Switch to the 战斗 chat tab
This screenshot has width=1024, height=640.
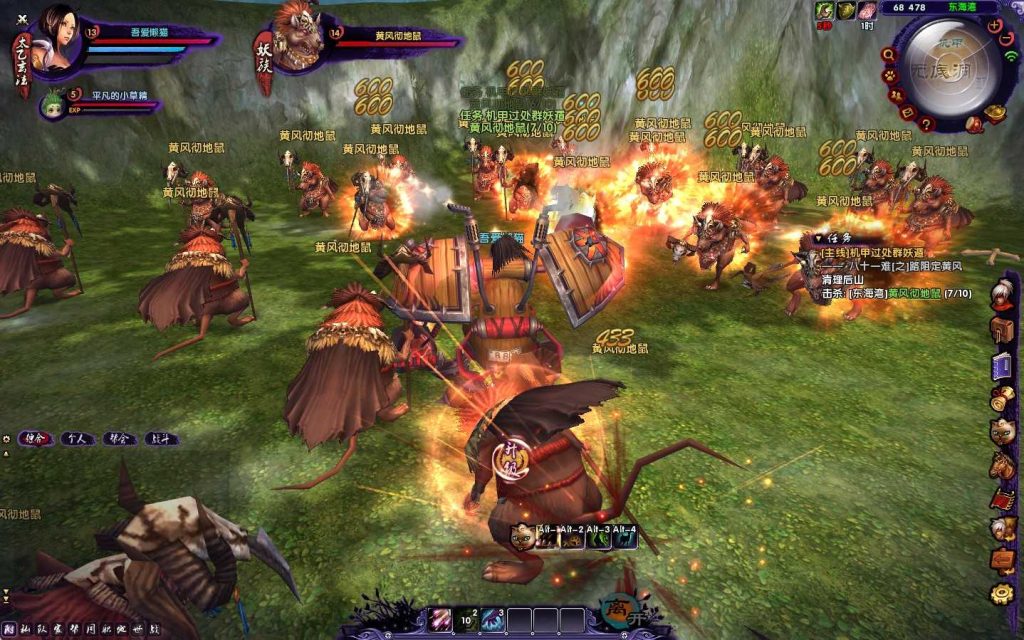coord(161,438)
